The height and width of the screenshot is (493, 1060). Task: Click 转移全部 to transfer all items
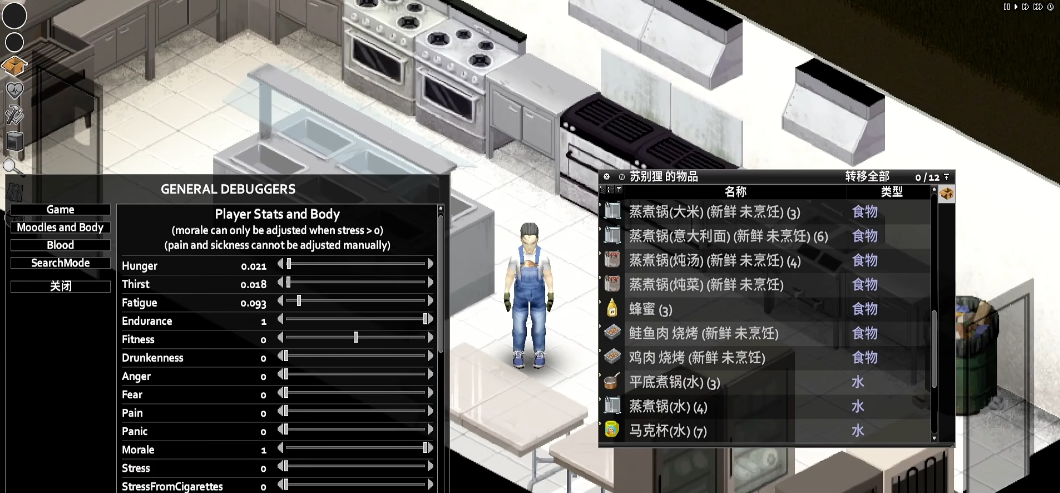(x=867, y=176)
